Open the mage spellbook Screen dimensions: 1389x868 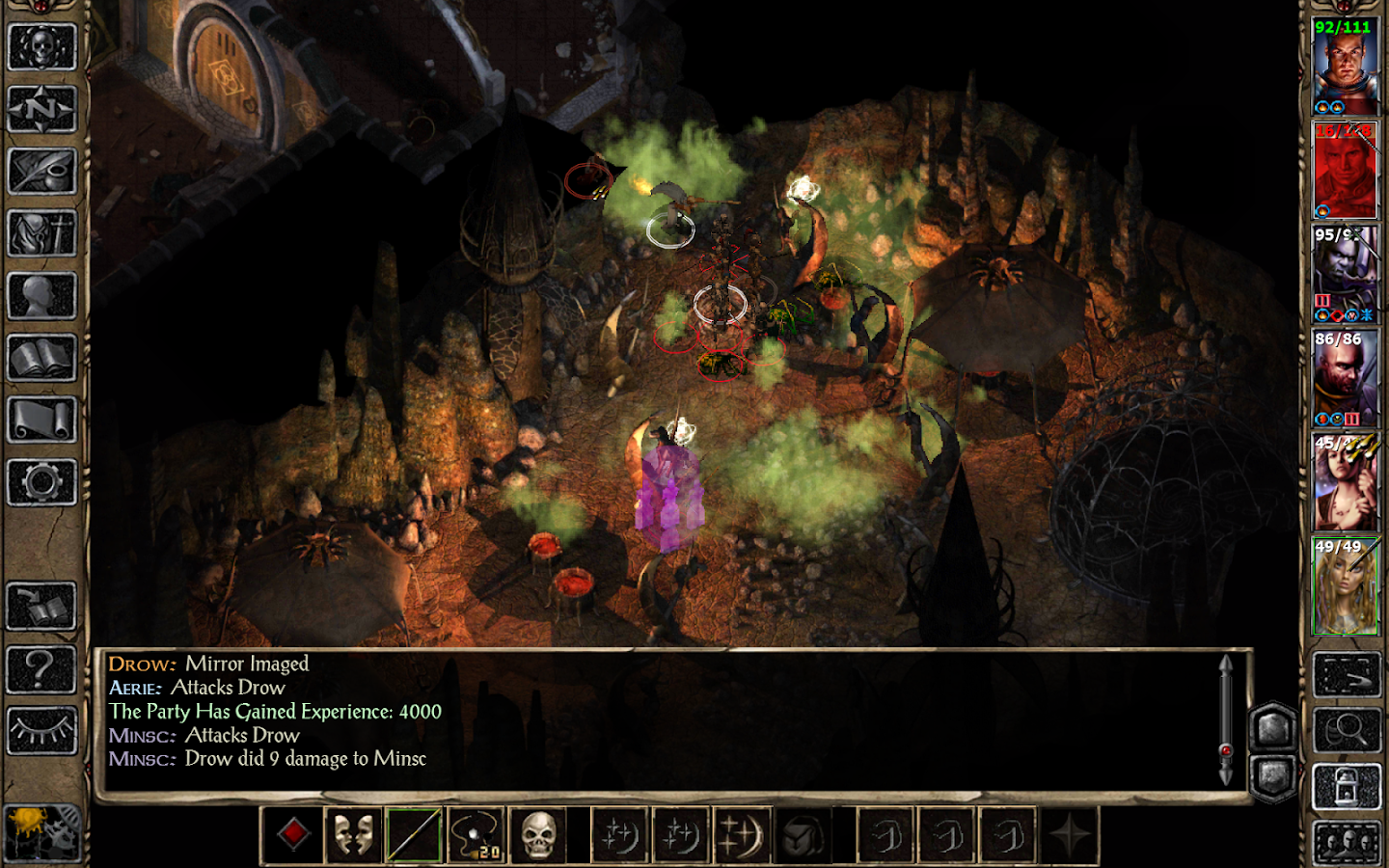41,358
